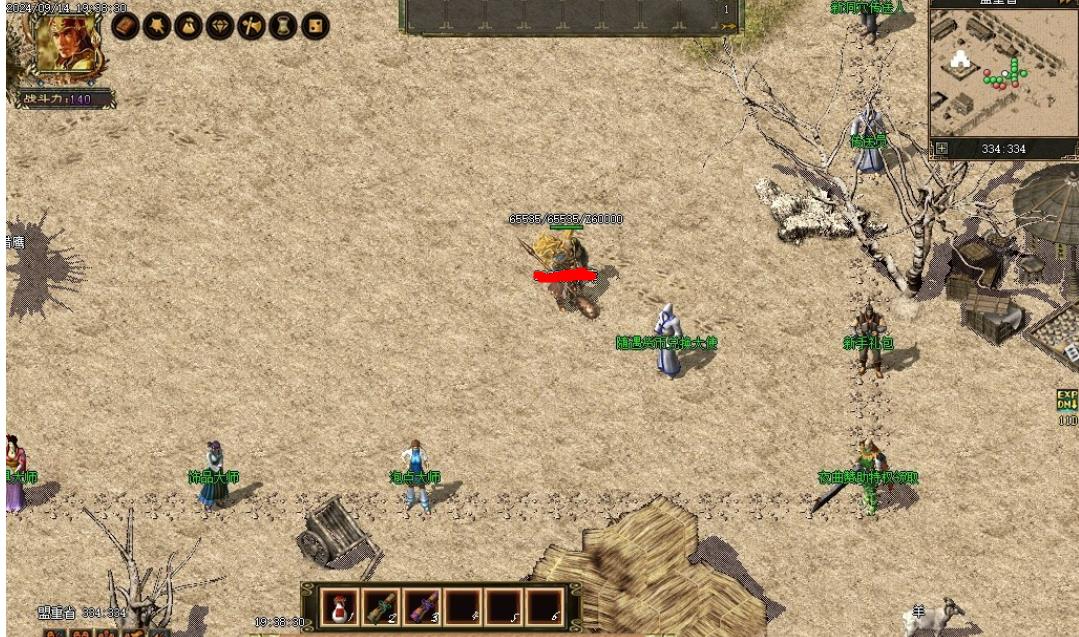1079x637 pixels.
Task: Click the star-shaped badge icon
Action: (157, 26)
